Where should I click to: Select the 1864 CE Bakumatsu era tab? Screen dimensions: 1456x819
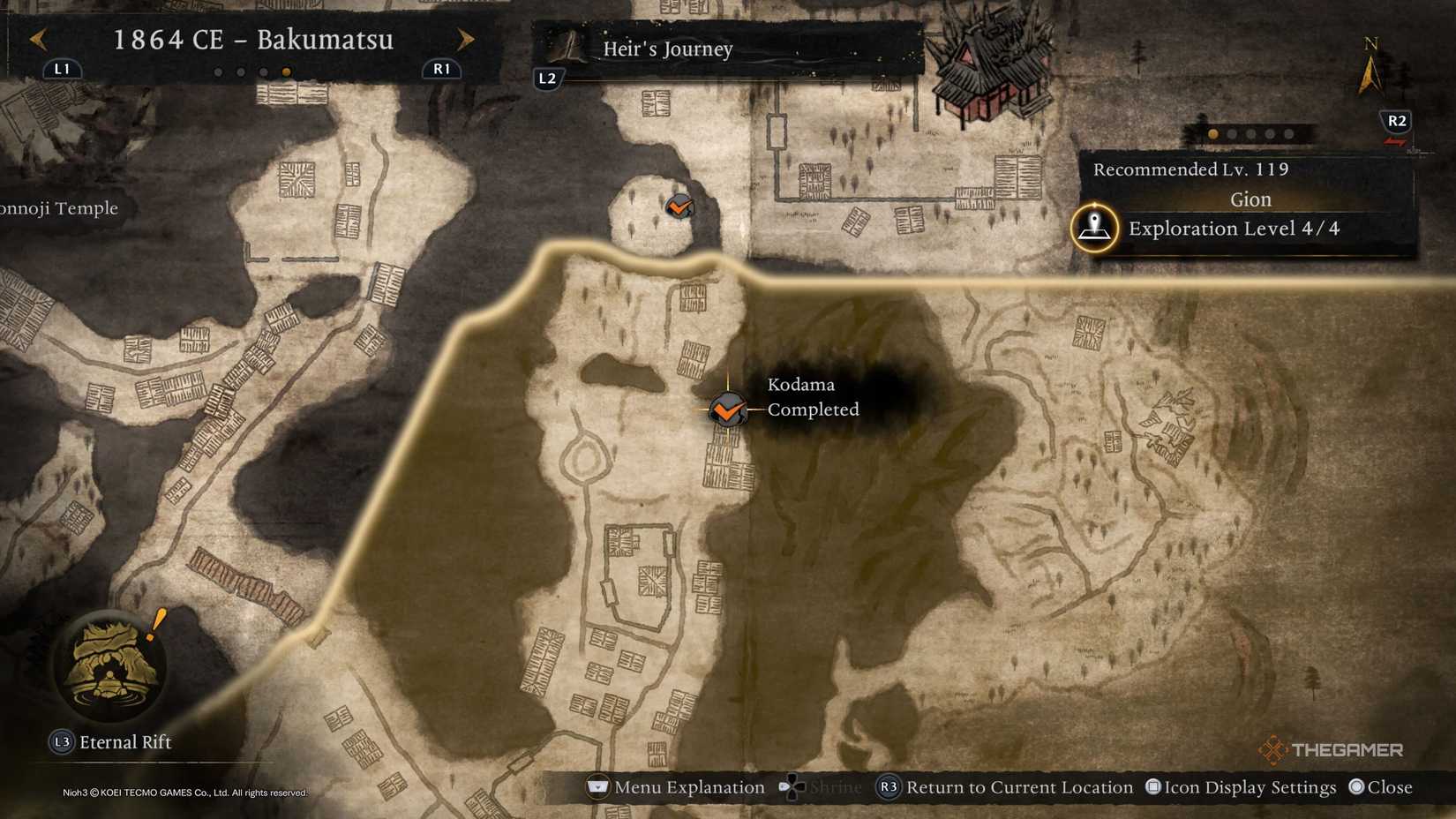253,40
